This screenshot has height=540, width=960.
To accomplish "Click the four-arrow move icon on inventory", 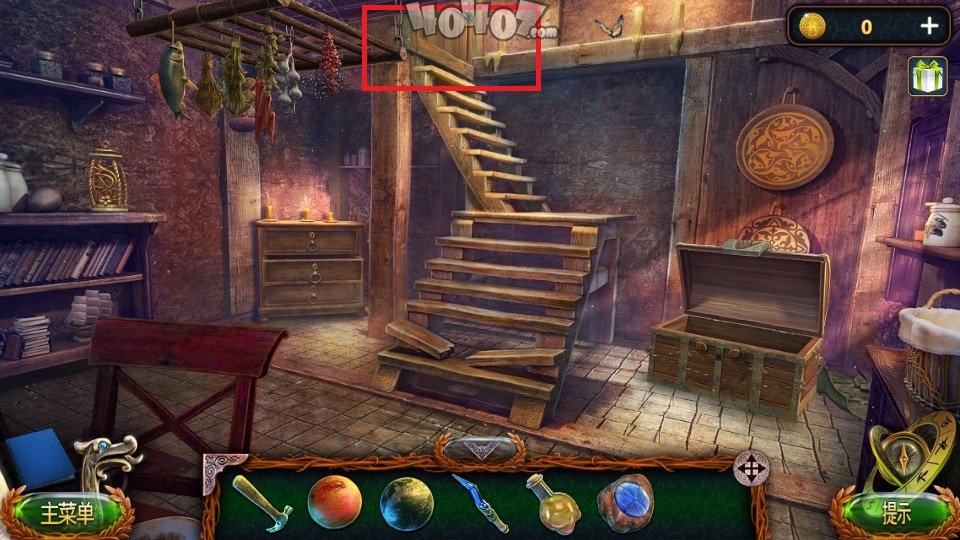I will [750, 467].
